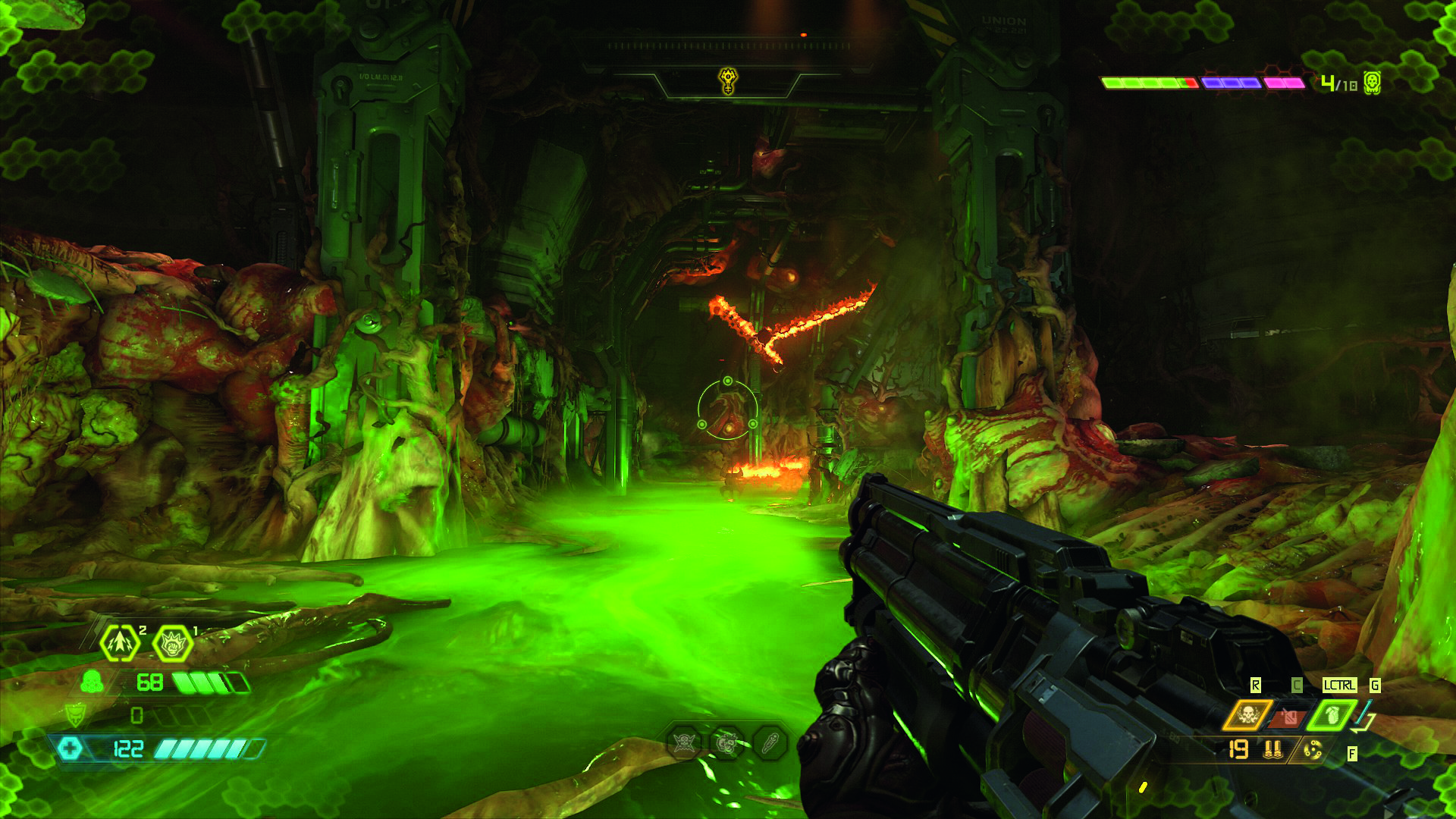Image resolution: width=1456 pixels, height=819 pixels.
Task: Select the horned skull rune slot
Action: coord(686,743)
